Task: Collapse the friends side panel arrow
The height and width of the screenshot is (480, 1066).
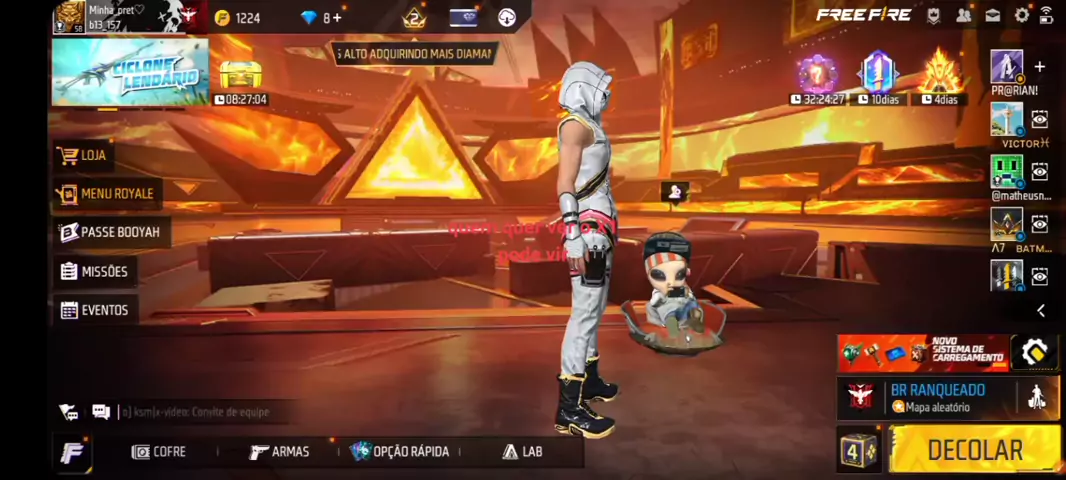Action: click(1040, 311)
